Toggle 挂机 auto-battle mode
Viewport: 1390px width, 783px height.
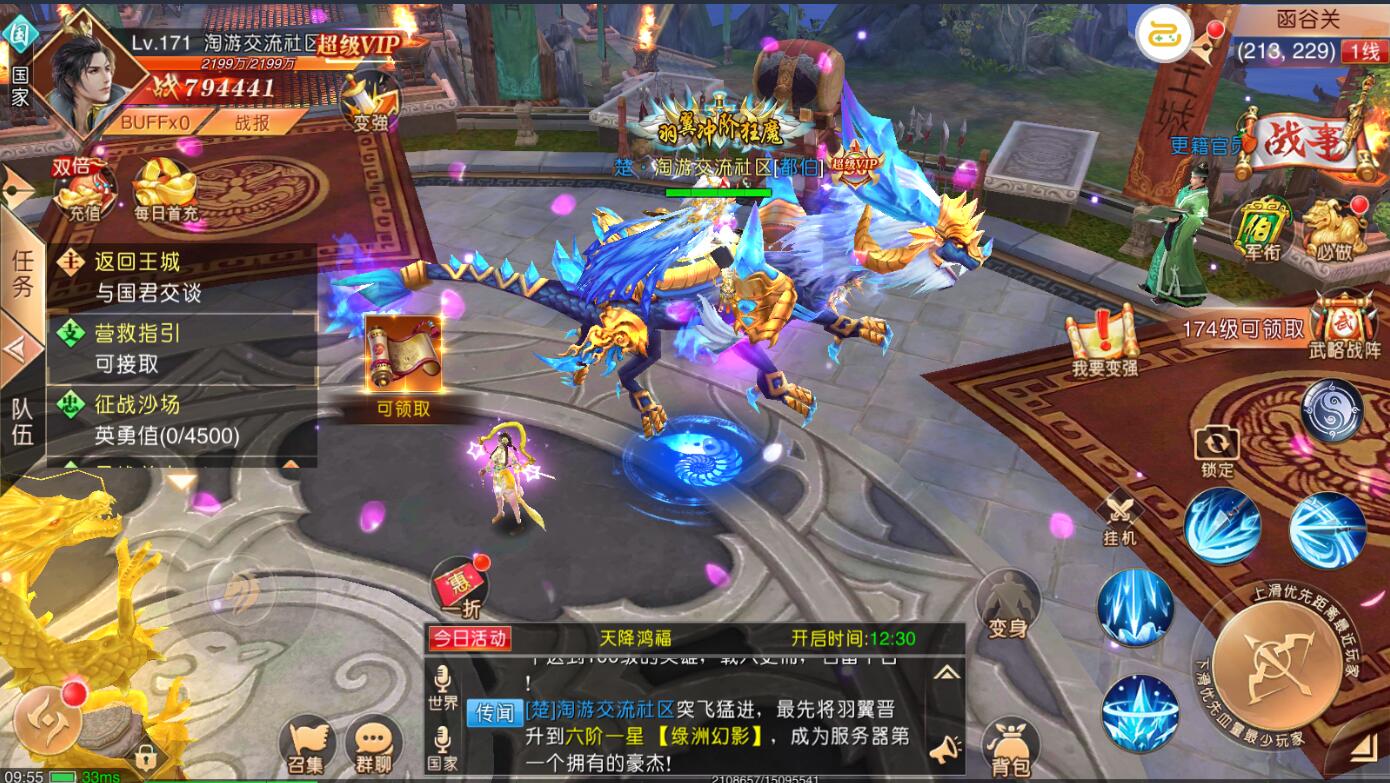pos(1120,520)
